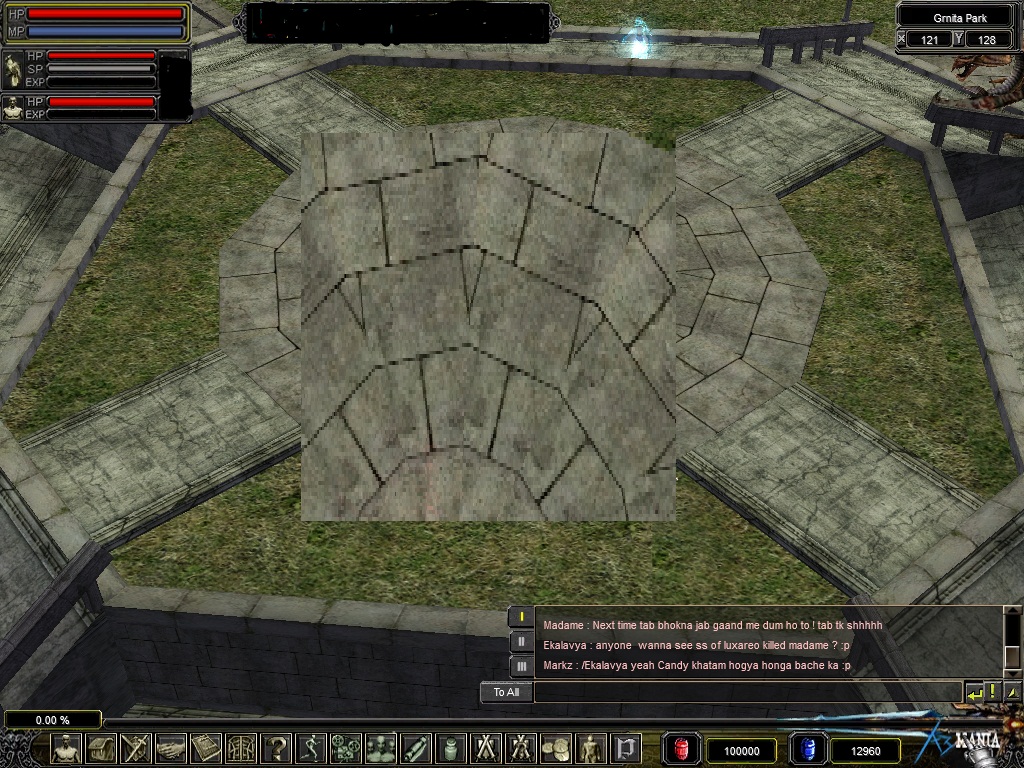Viewport: 1024px width, 768px height.
Task: Open the inventory chest icon
Action: (x=101, y=748)
